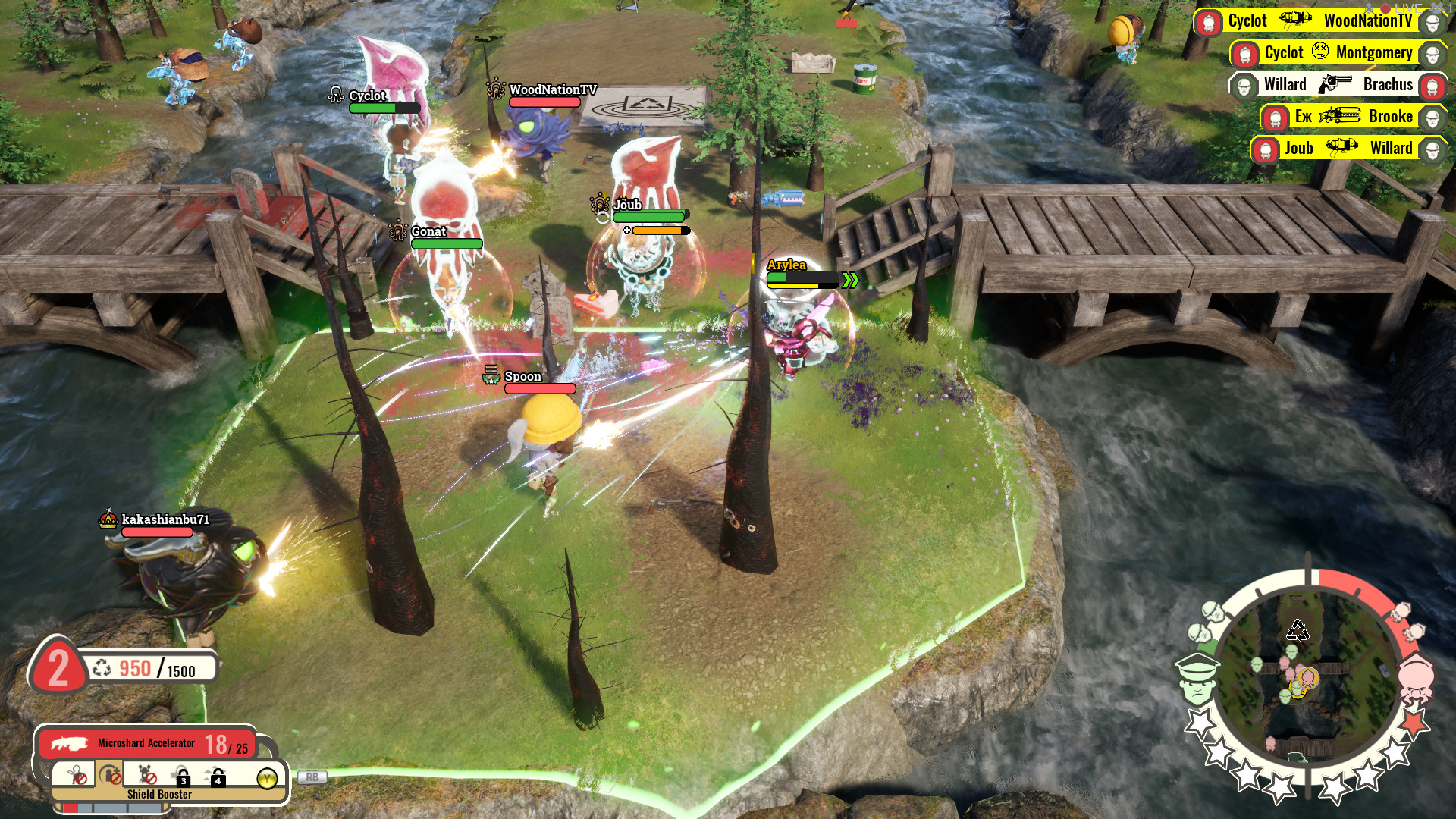Unmute the crossed-out microphone icon near LIVE
Screen dimensions: 1456x819
(x=1368, y=9)
